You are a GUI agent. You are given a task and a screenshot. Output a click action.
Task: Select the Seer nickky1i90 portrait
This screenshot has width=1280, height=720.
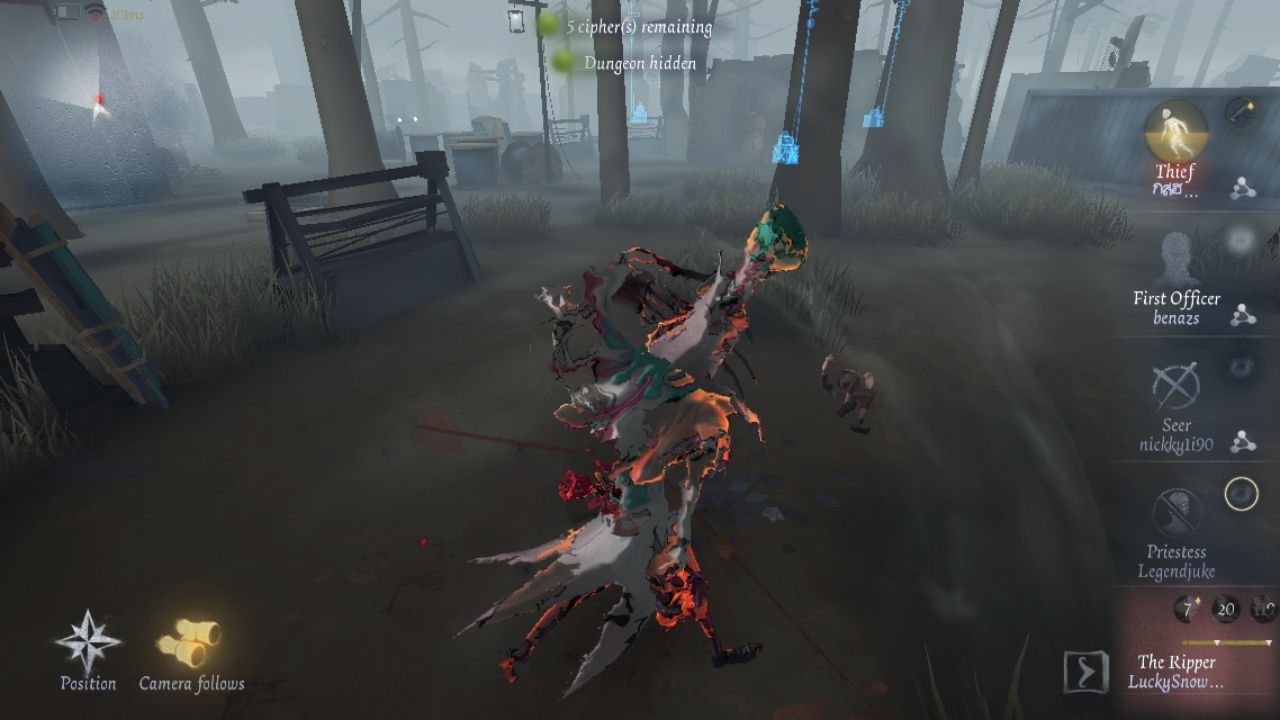pyautogui.click(x=1176, y=388)
